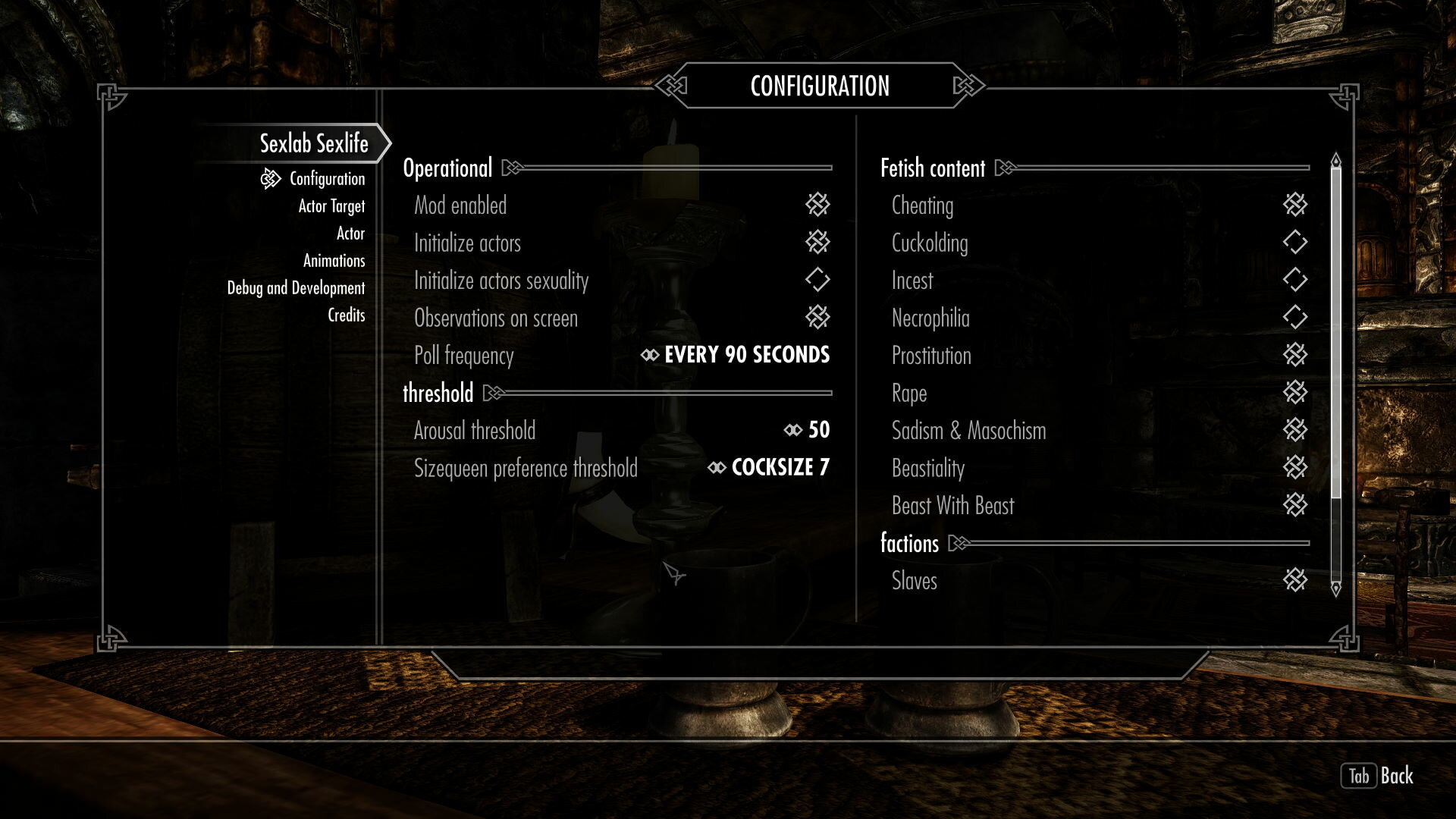Toggle the Mod enabled checkbox
Image resolution: width=1456 pixels, height=819 pixels.
point(818,205)
